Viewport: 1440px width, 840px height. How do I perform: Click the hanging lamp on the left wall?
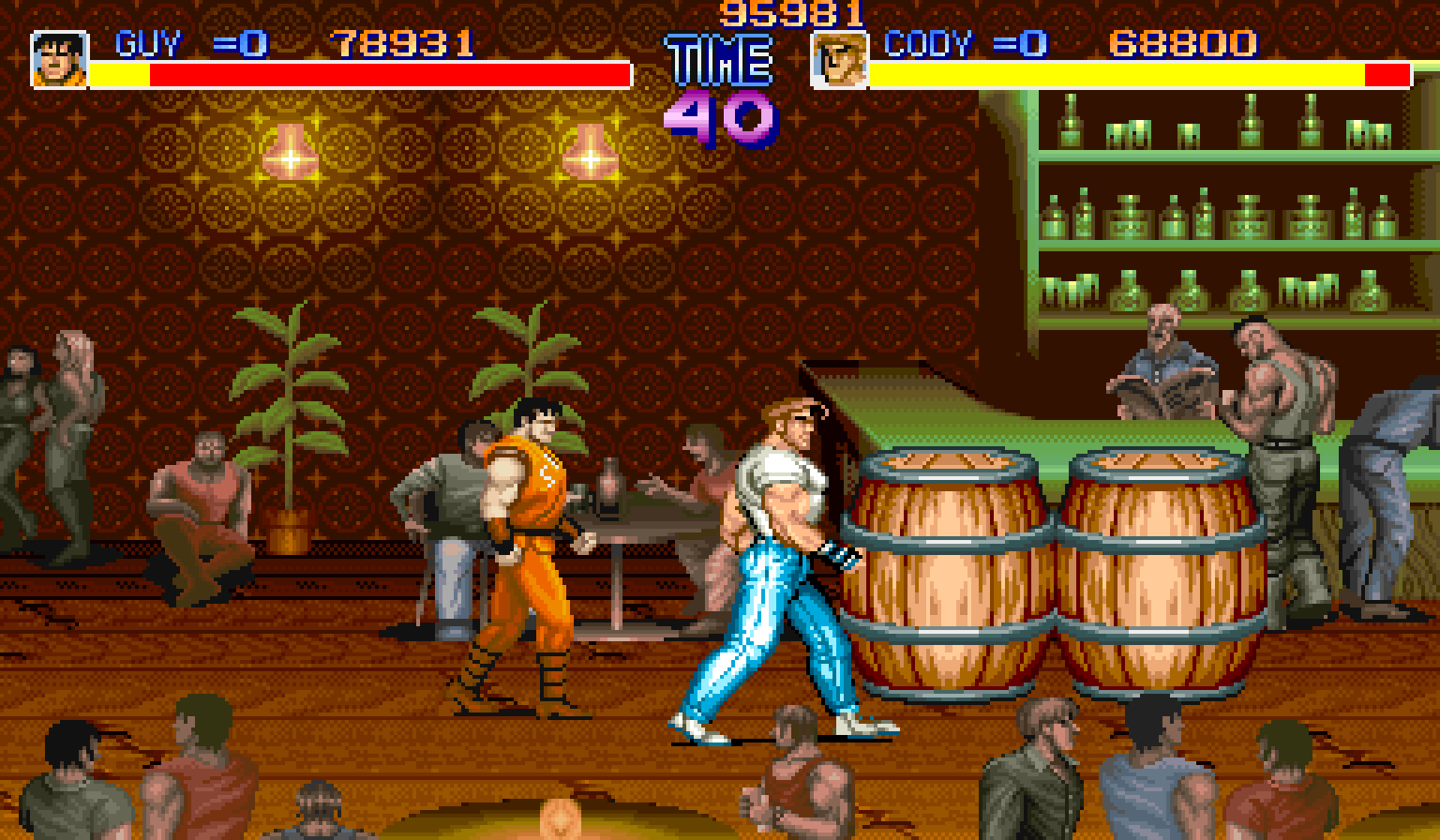click(x=291, y=150)
